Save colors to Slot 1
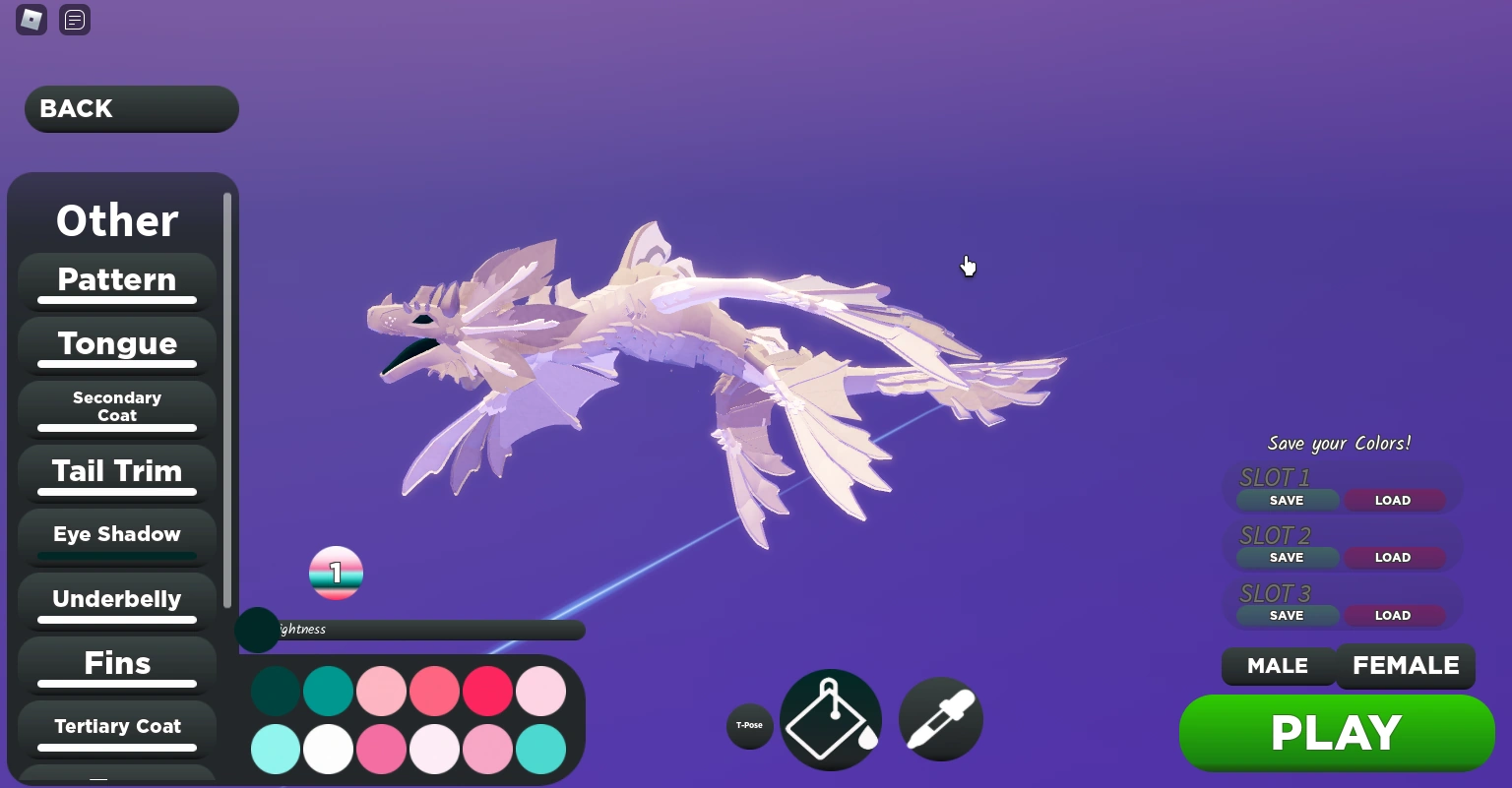This screenshot has height=788, width=1512. 1286,500
